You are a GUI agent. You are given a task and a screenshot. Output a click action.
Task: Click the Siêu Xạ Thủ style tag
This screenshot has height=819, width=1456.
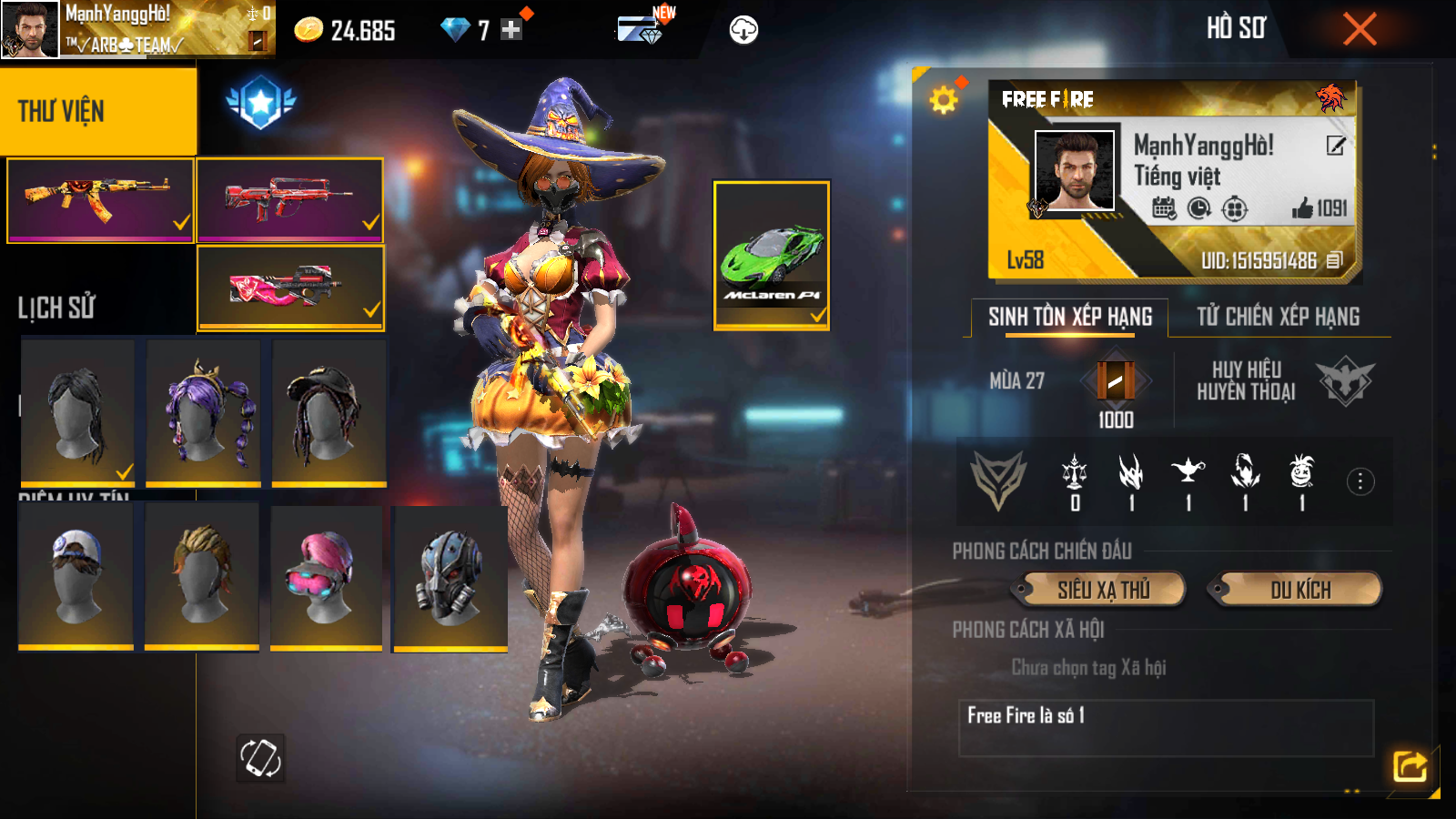[x=1103, y=590]
